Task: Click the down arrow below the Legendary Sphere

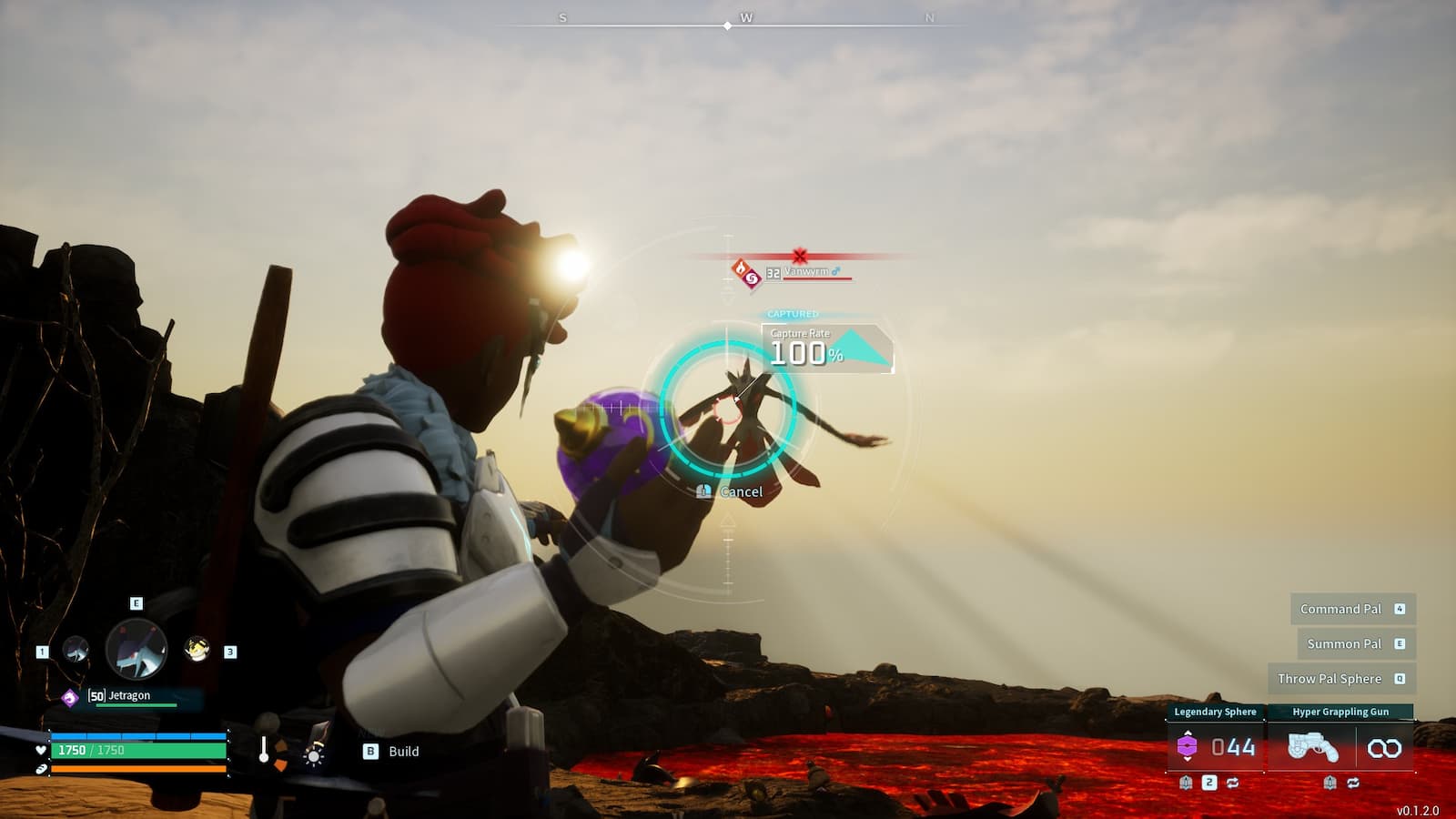Action: point(1188,760)
